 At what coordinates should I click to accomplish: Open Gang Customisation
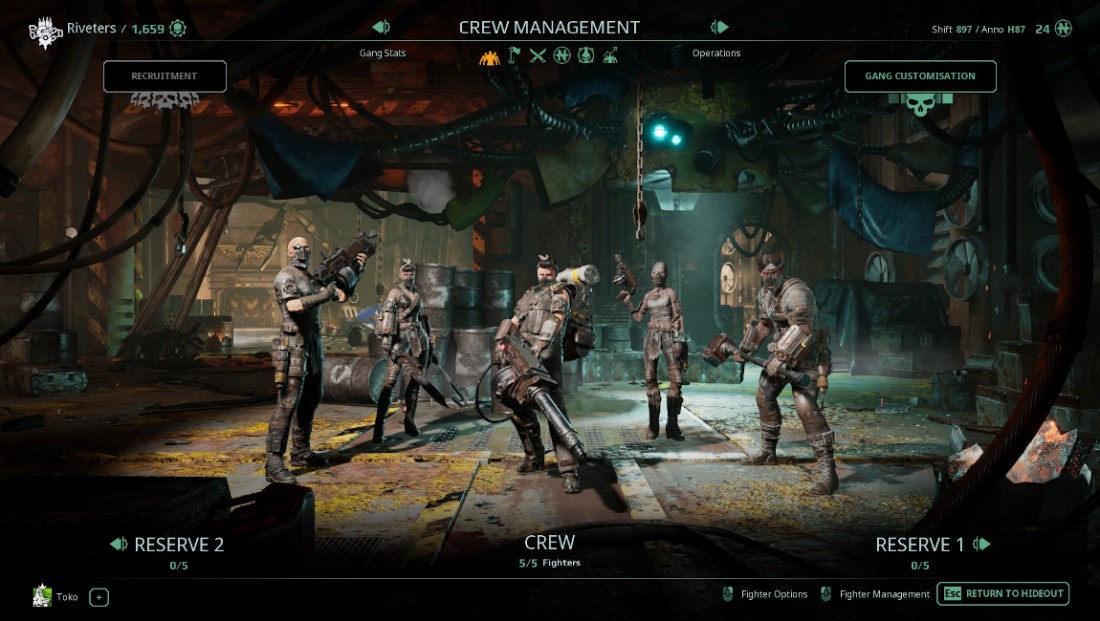point(920,76)
